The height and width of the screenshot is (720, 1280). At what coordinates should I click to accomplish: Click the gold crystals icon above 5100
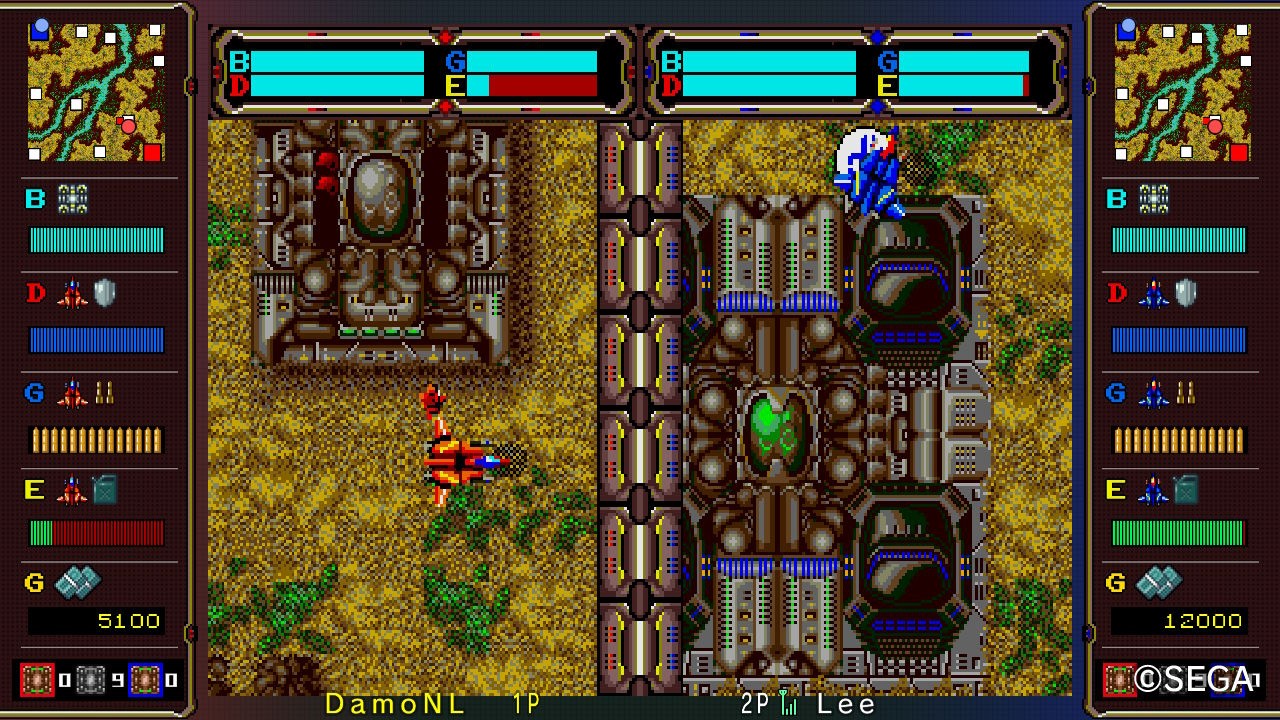pos(77,581)
